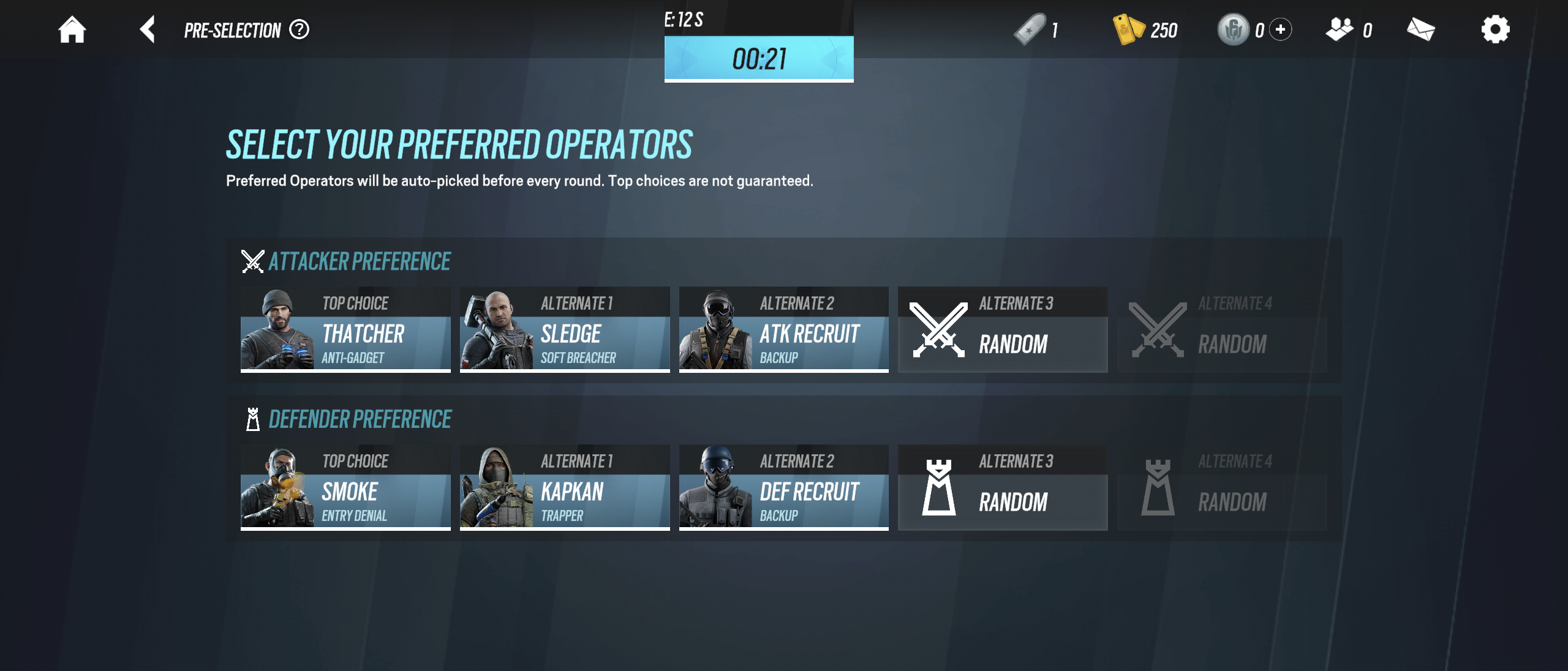This screenshot has width=1568, height=671.
Task: Open the squad friends icon
Action: point(1340,29)
